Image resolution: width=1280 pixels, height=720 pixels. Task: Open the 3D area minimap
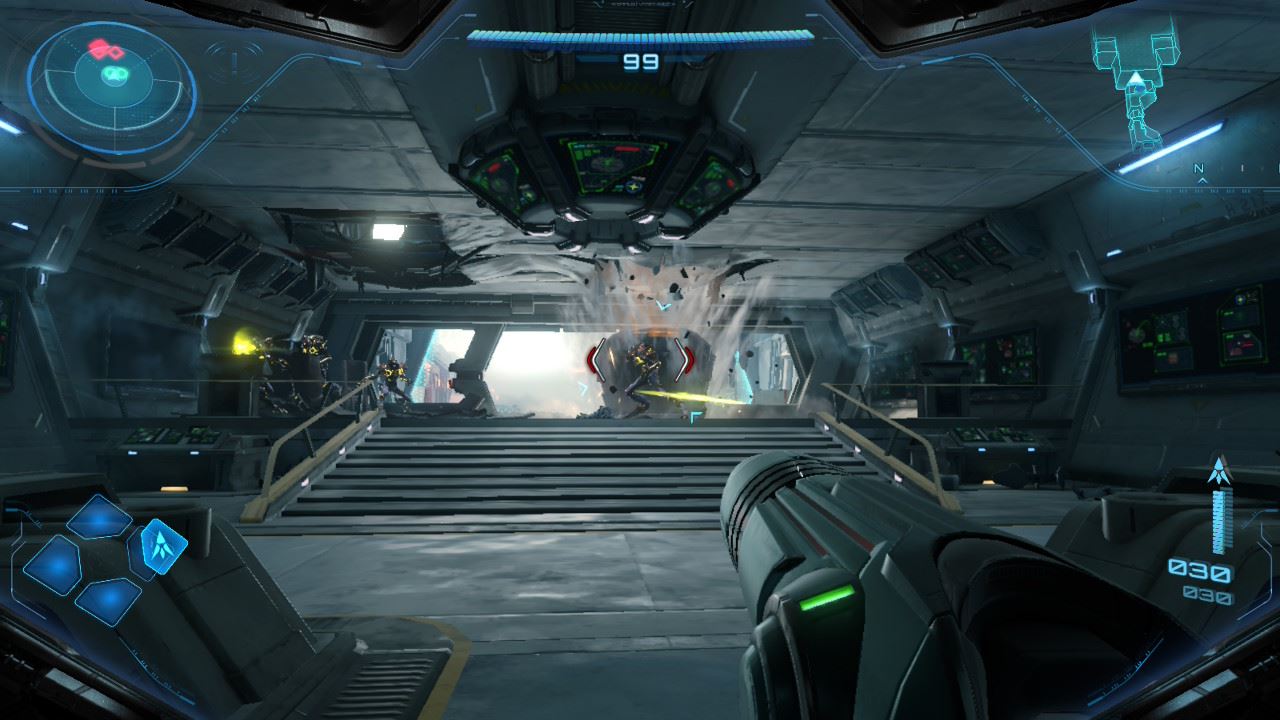tap(1136, 86)
